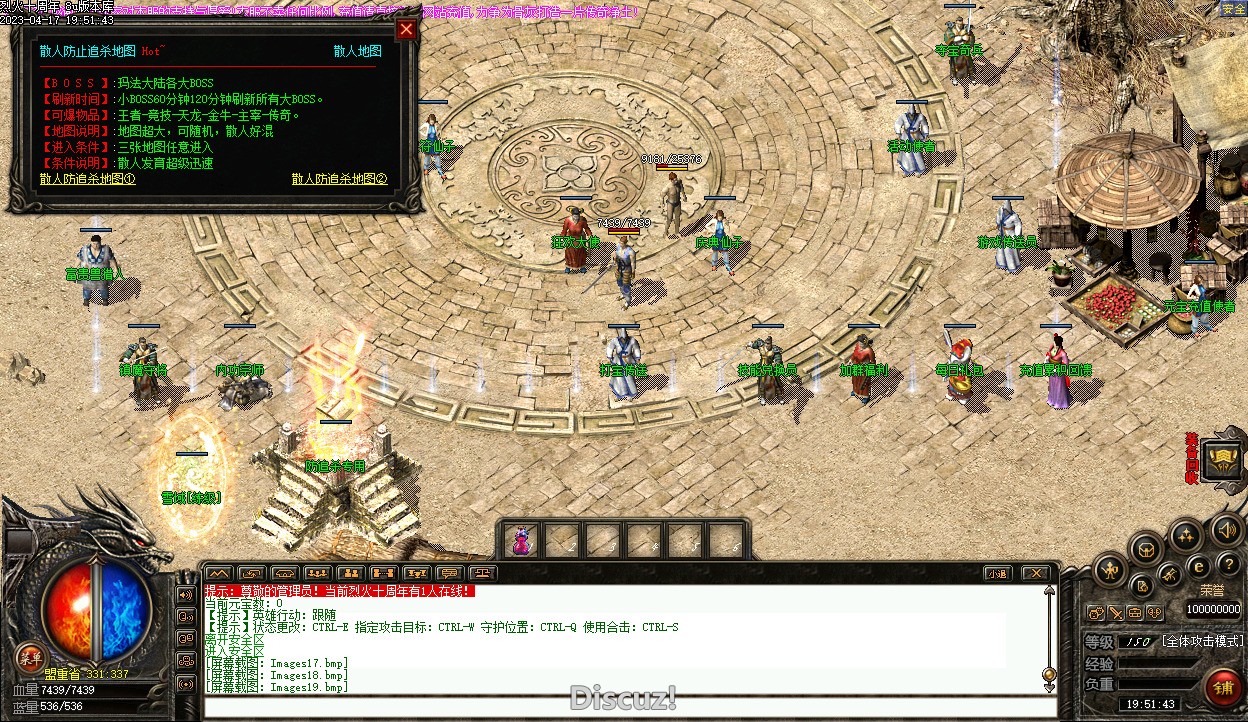Close the 散人防止追杀地图 dialog
Viewport: 1248px width, 722px height.
[x=405, y=29]
